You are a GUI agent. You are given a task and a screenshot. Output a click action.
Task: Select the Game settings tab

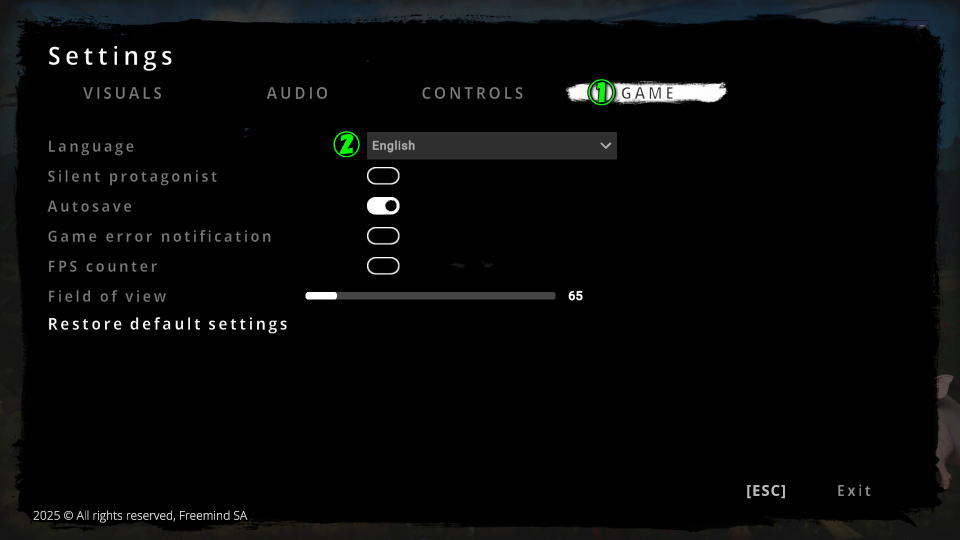tap(649, 93)
